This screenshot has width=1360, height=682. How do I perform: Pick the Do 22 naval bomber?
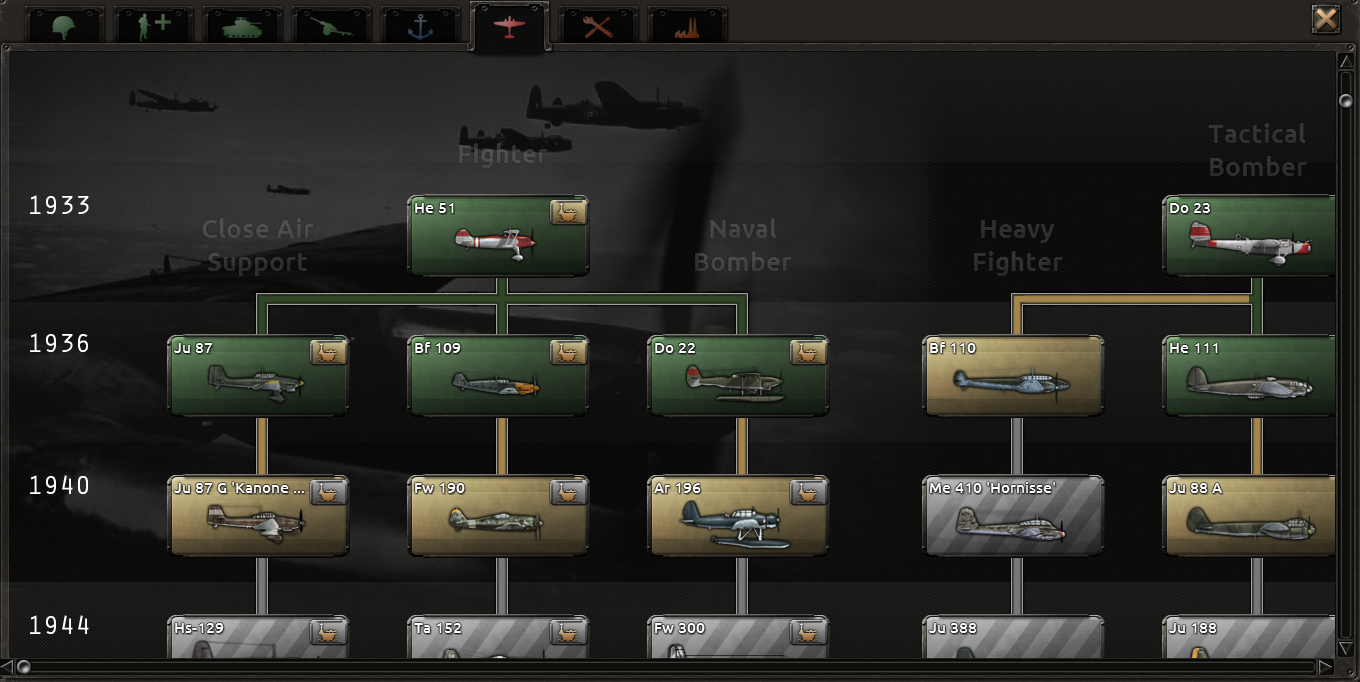point(737,376)
